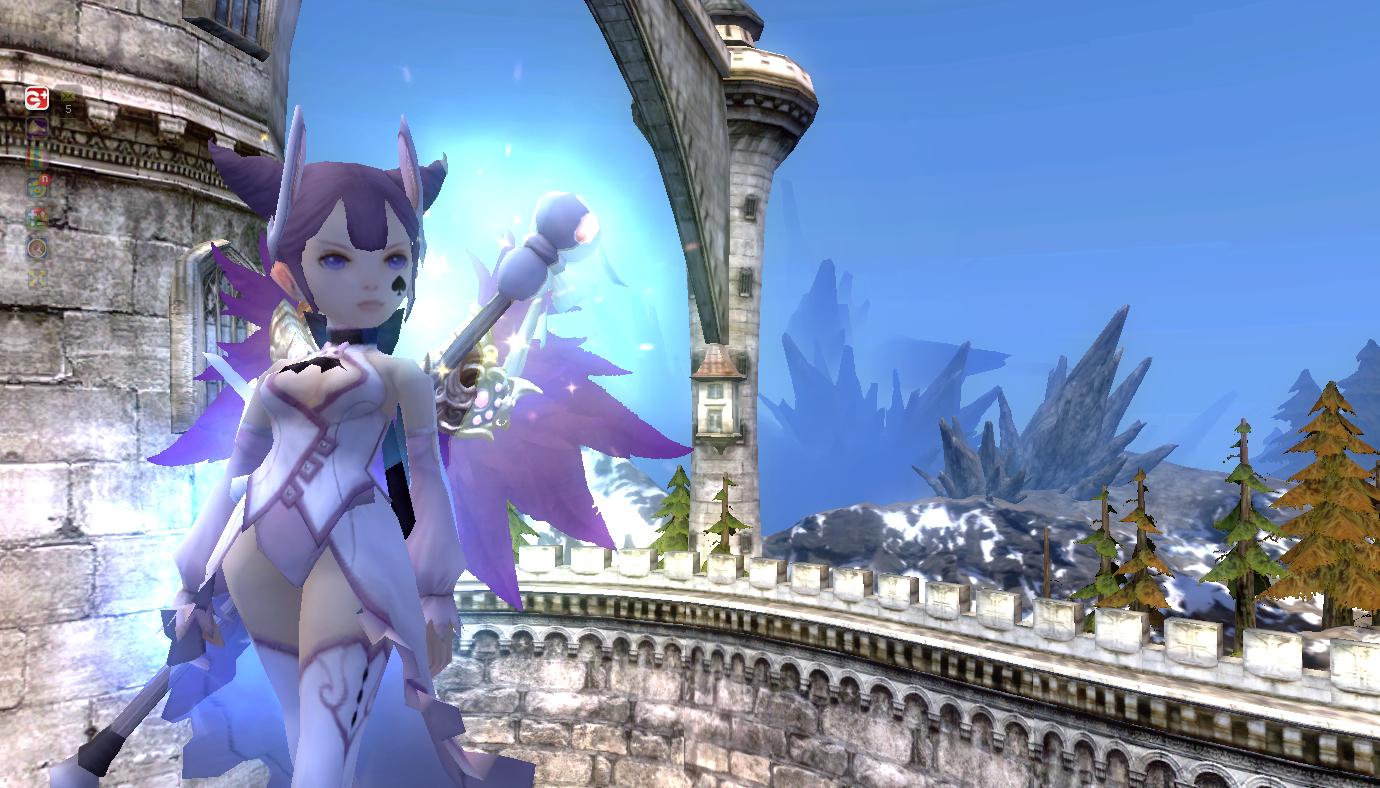Open the green mail envelope icon

[x=67, y=96]
